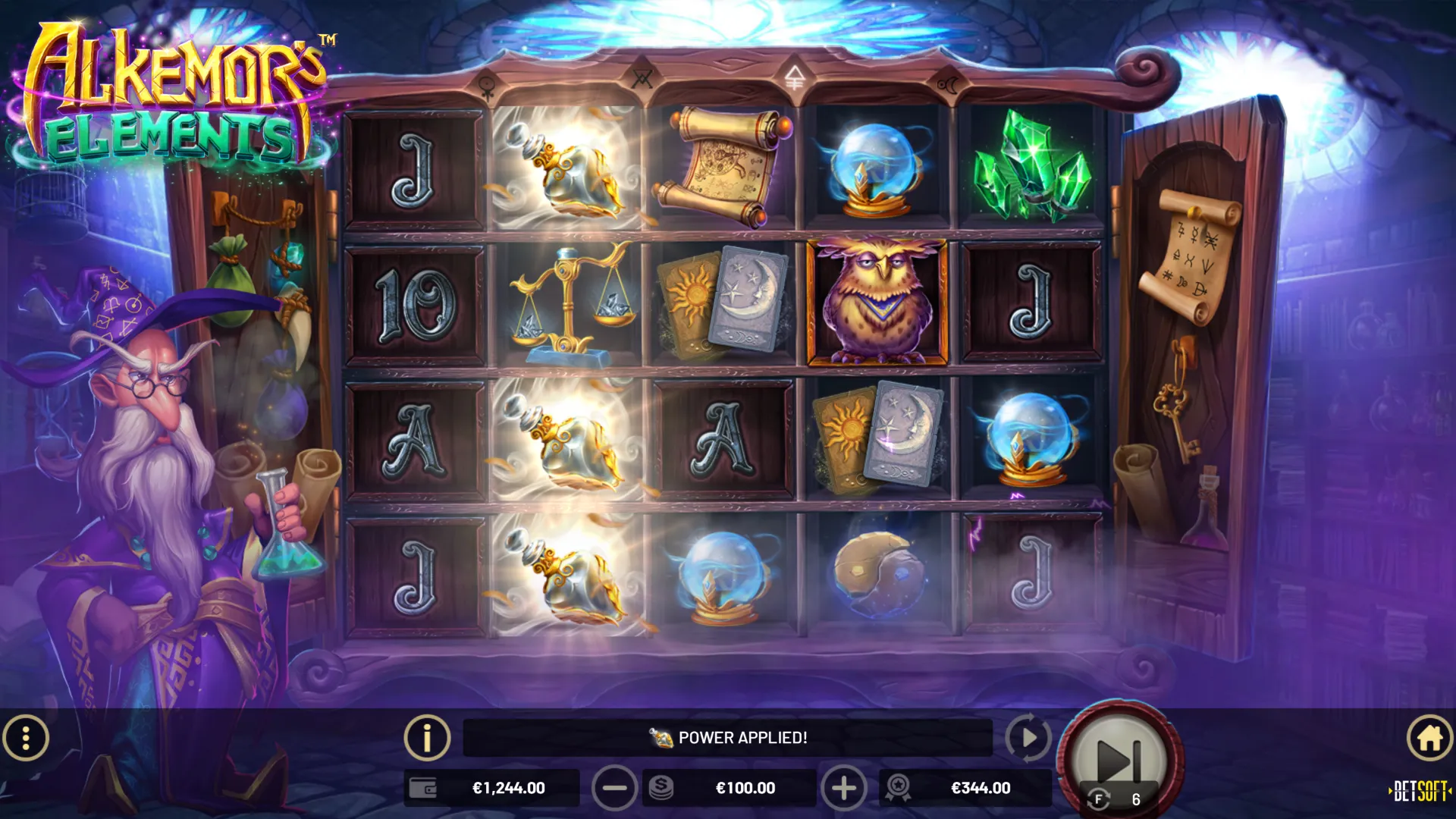Decrease the bet with minus button
Viewport: 1456px width, 819px height.
614,789
